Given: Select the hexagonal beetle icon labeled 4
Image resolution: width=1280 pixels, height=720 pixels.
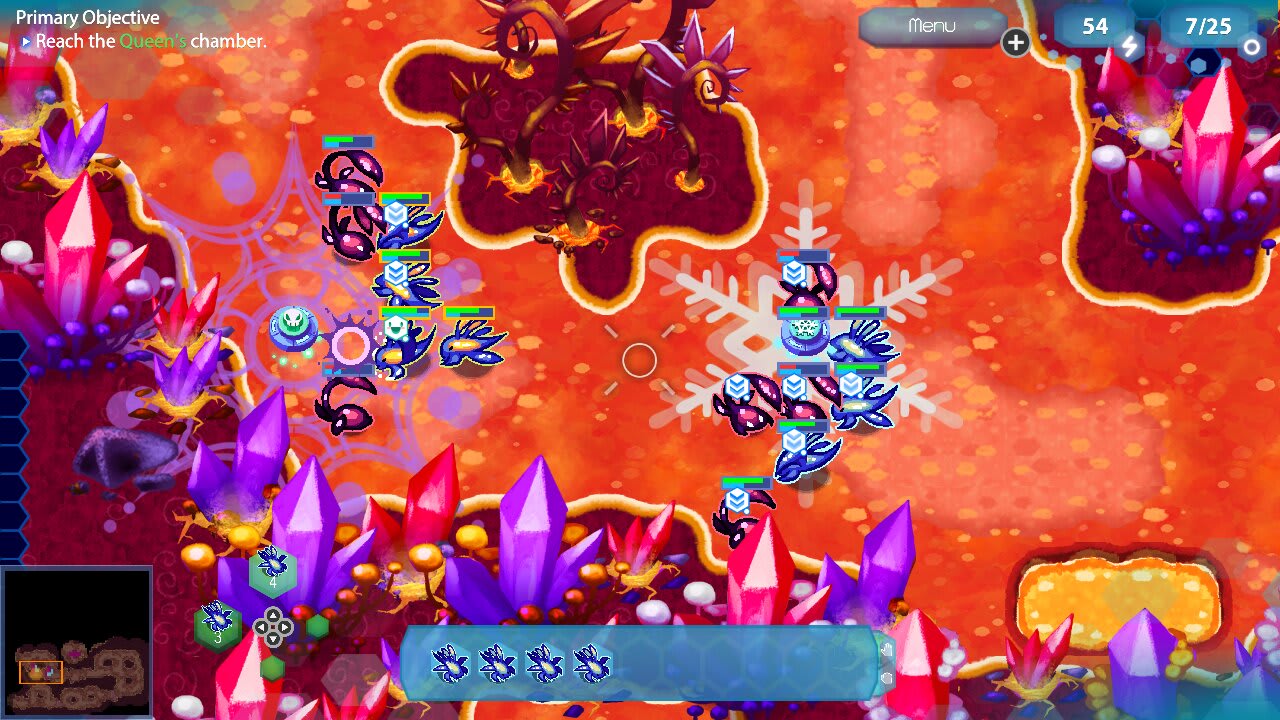Looking at the screenshot, I should click(273, 571).
